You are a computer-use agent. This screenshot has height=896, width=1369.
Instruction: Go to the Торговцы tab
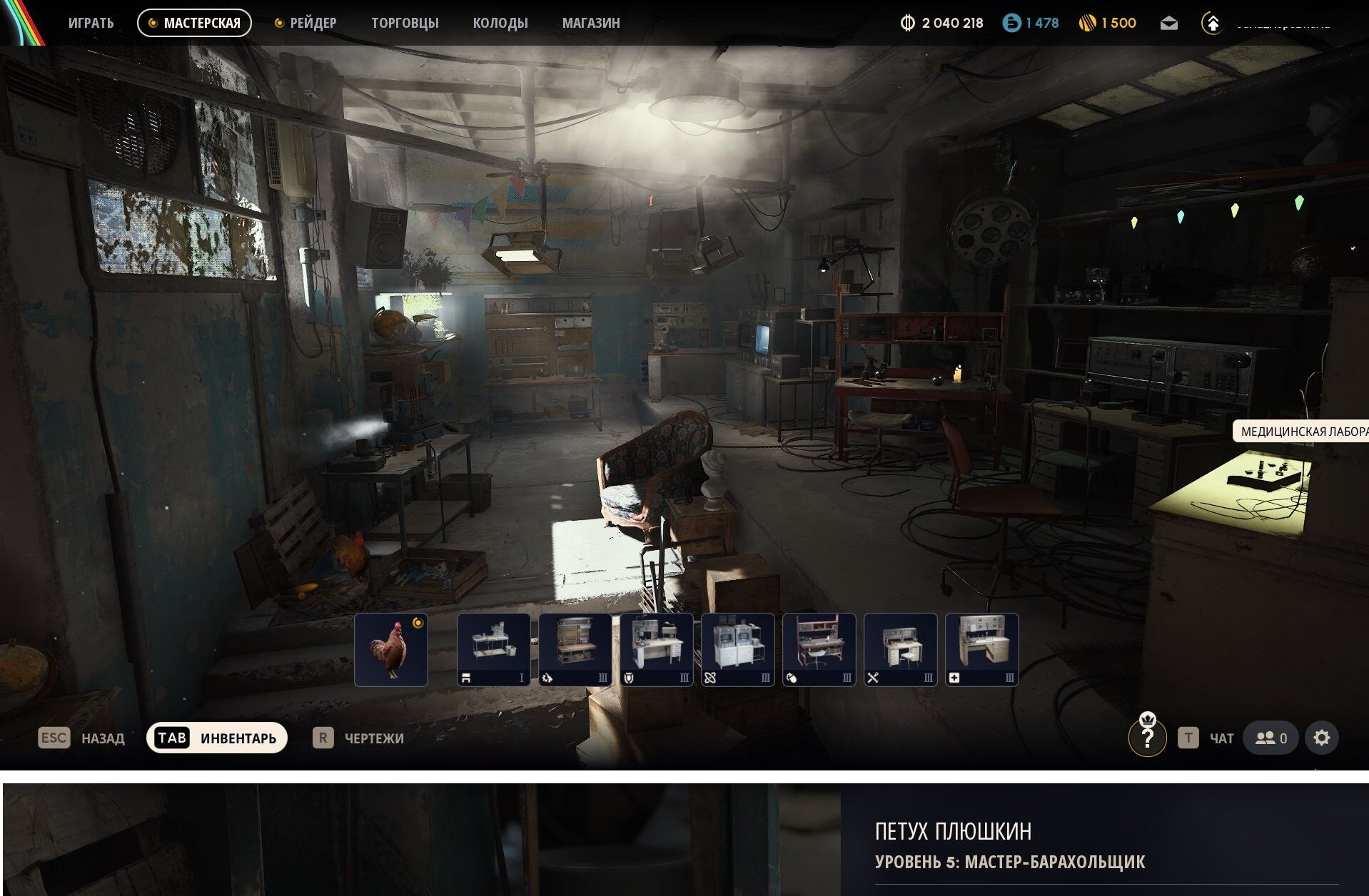tap(405, 23)
